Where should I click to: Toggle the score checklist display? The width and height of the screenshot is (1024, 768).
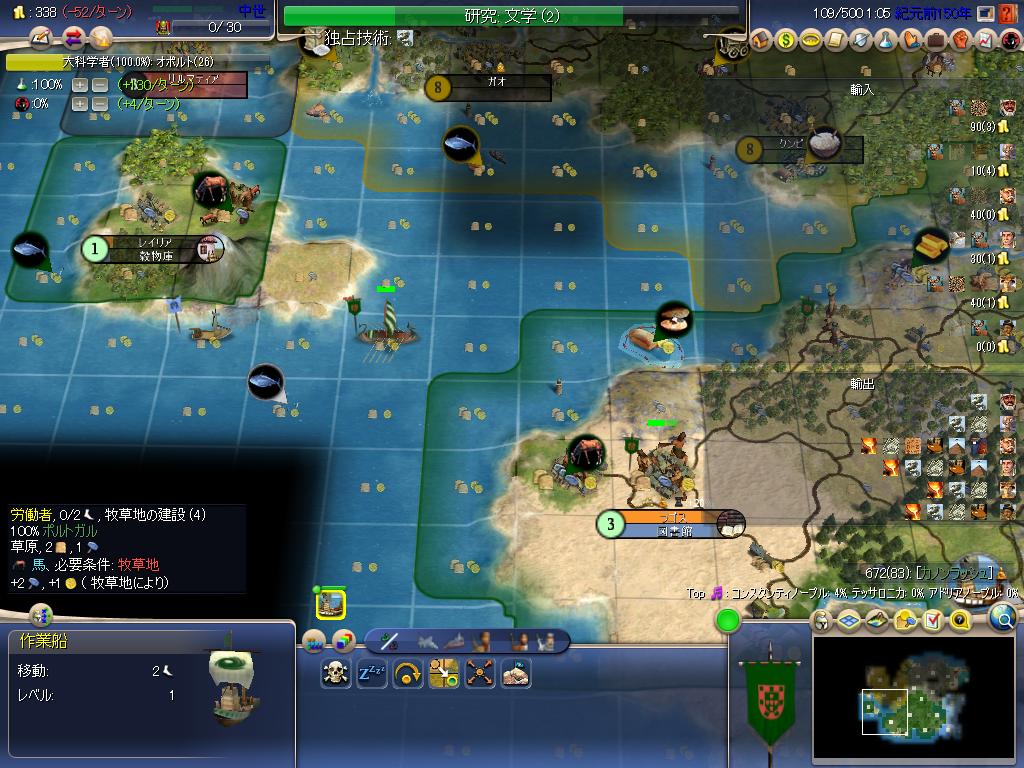coord(933,621)
